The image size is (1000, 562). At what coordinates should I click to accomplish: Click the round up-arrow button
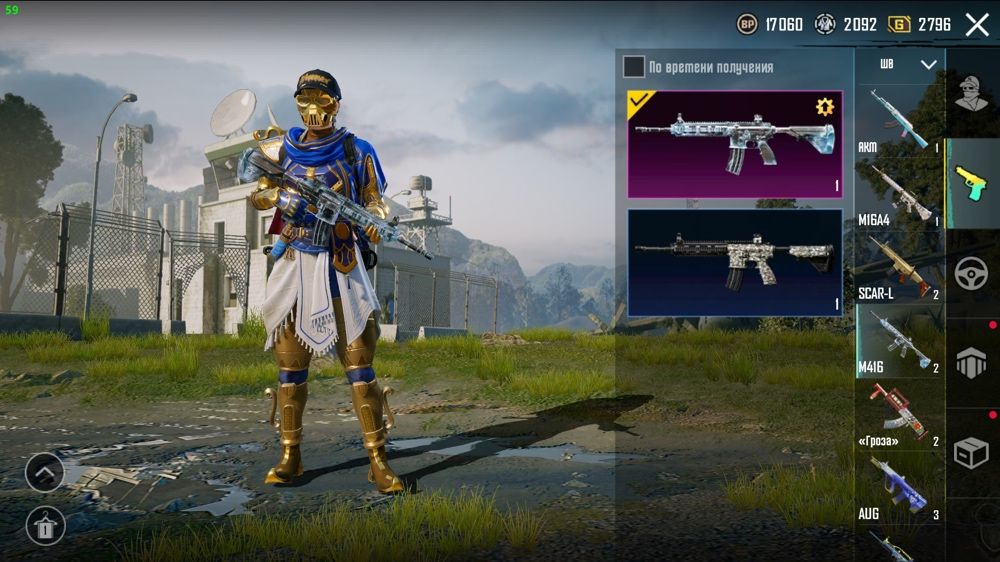point(45,472)
